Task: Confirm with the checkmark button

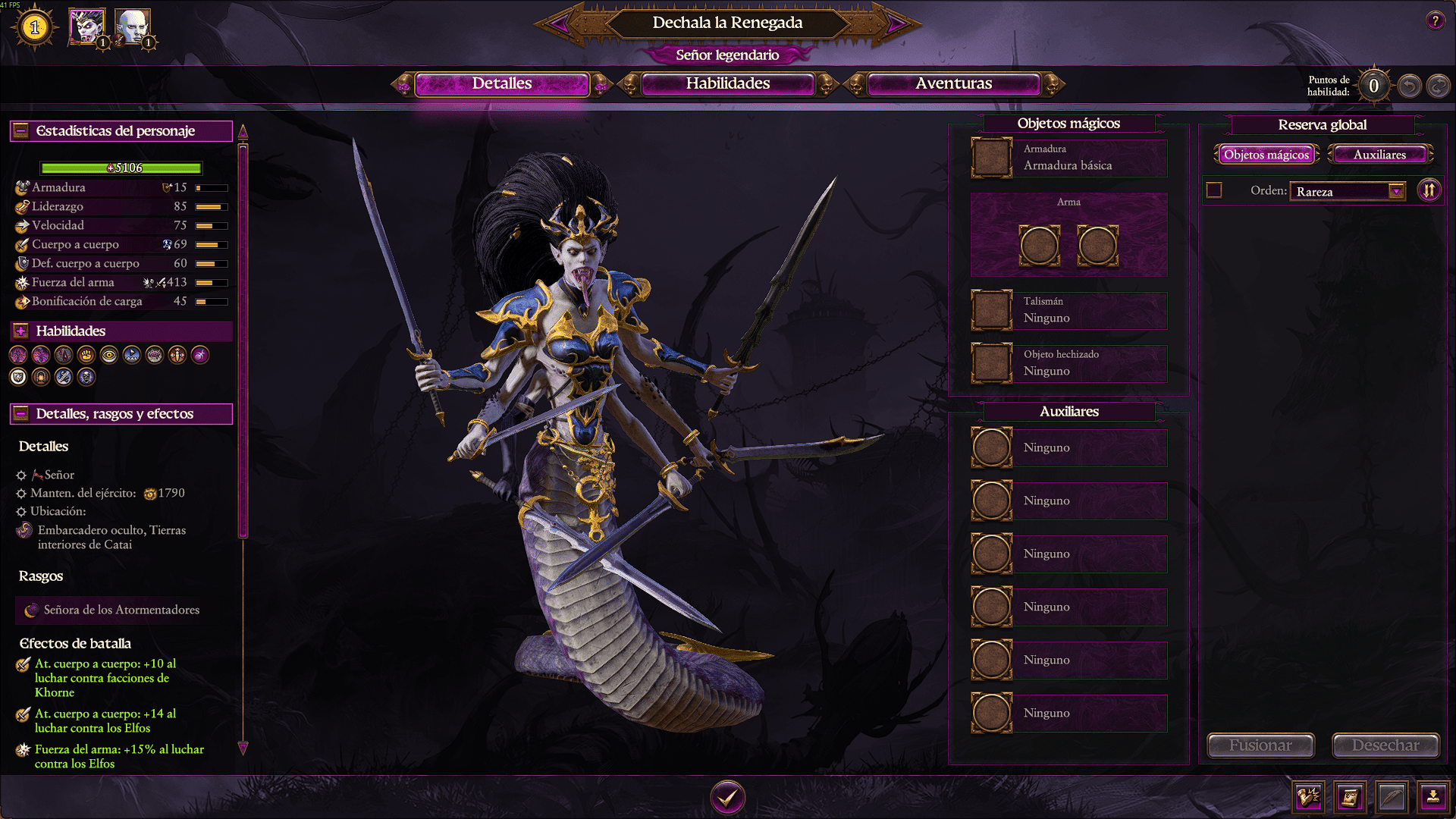Action: click(x=727, y=797)
